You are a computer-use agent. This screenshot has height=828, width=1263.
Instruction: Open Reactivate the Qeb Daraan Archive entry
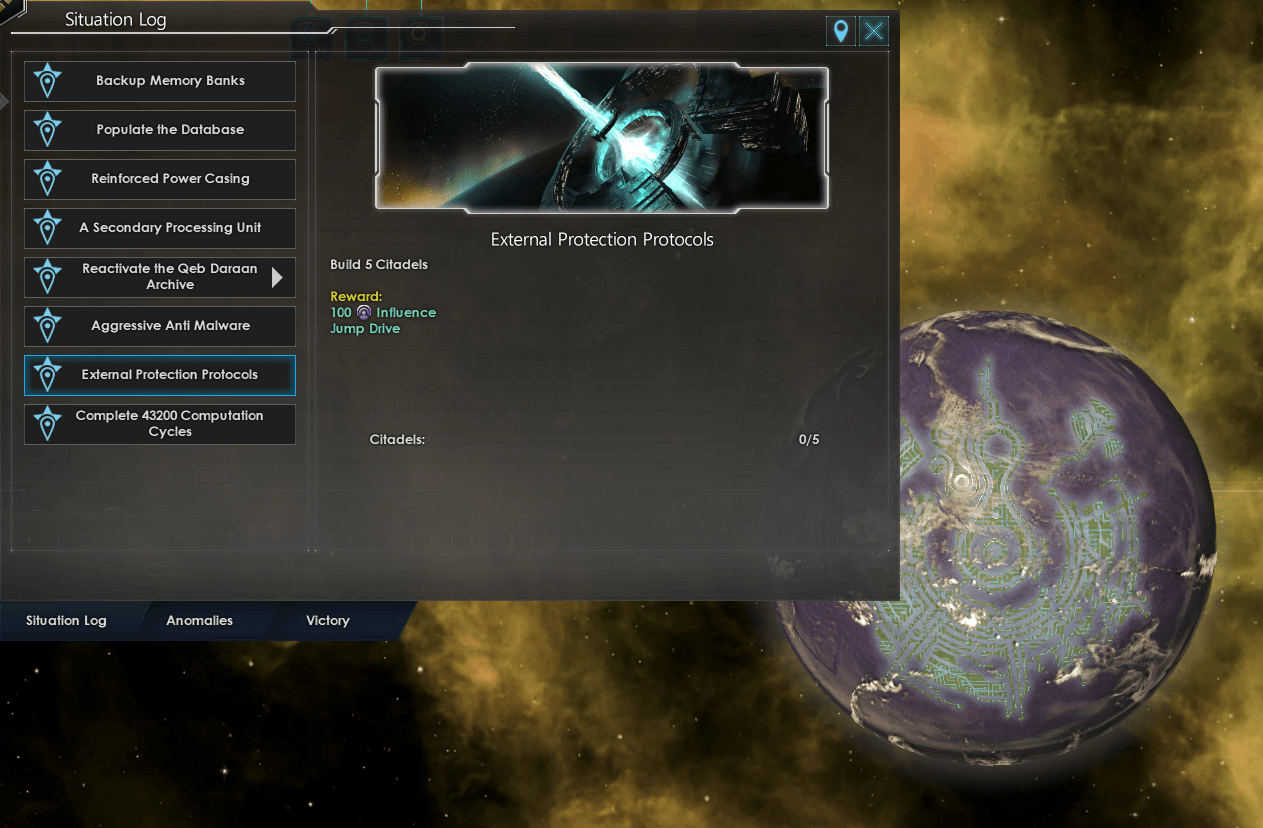point(160,277)
